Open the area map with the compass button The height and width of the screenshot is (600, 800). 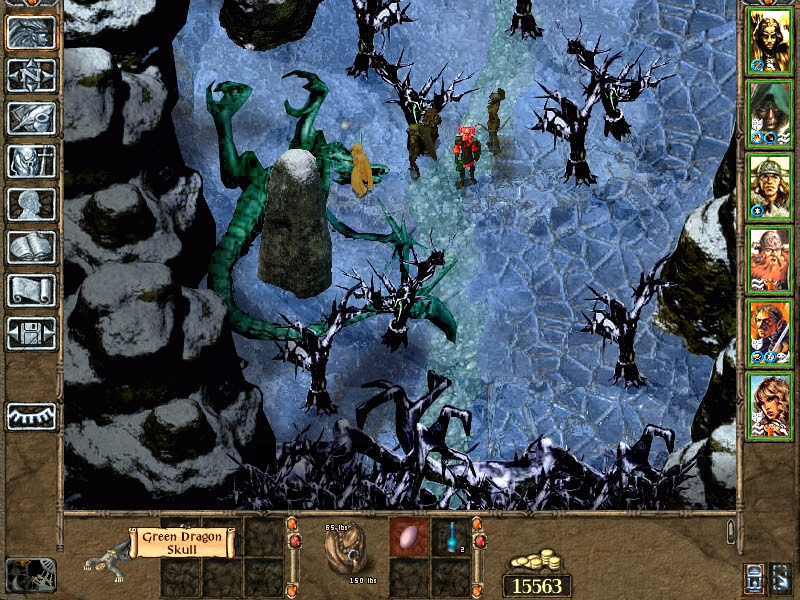point(31,76)
